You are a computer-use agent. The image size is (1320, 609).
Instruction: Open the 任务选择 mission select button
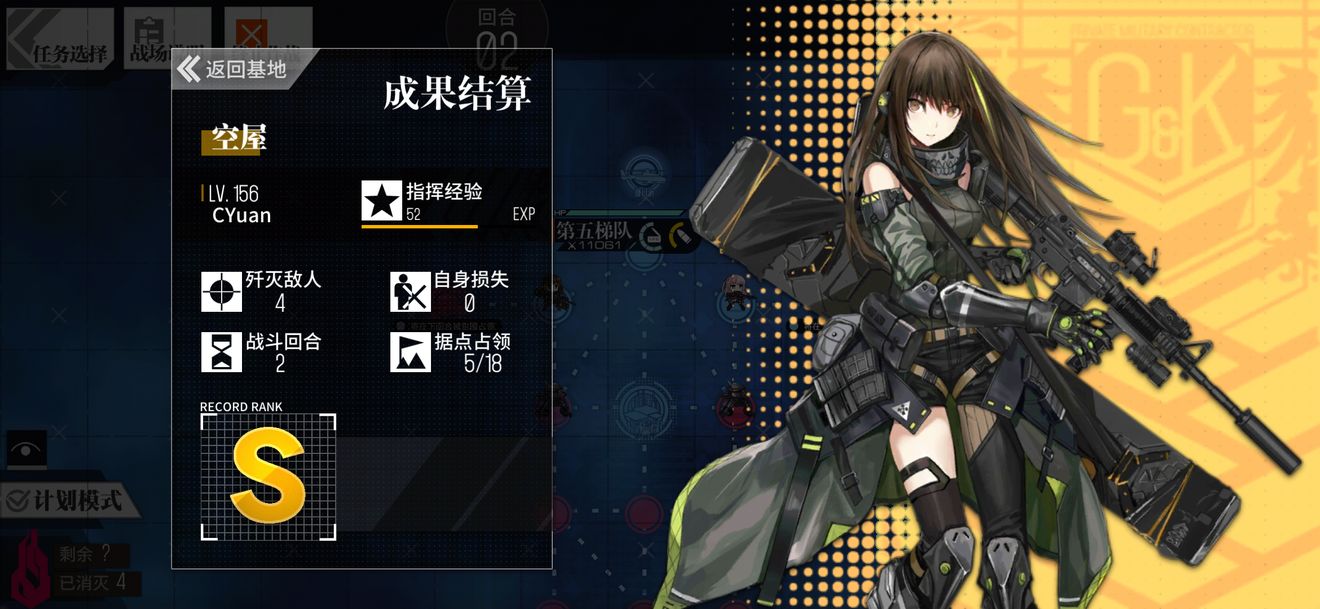pos(60,40)
